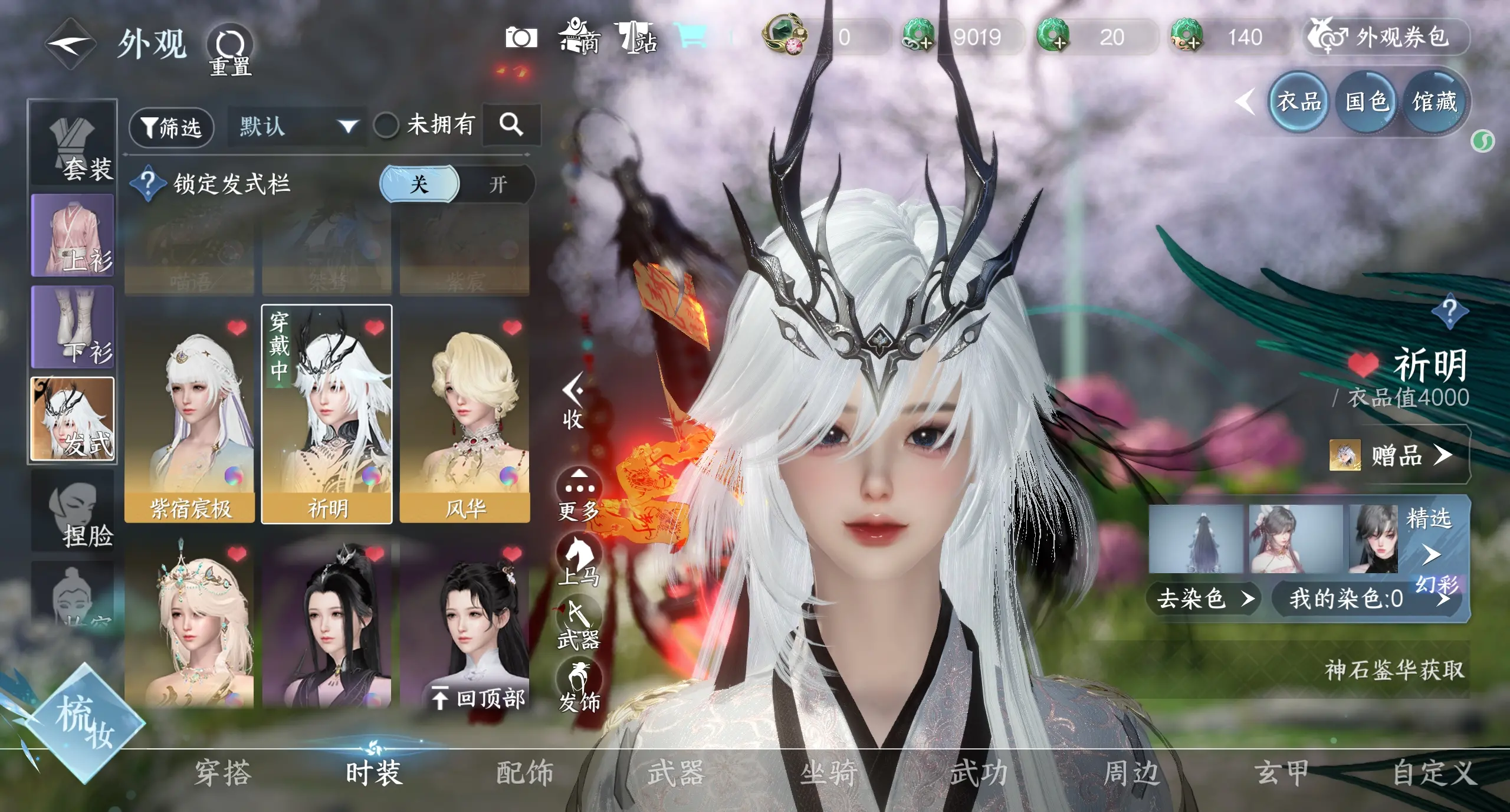Open 去染色 dye option
This screenshot has width=1510, height=812.
1203,599
